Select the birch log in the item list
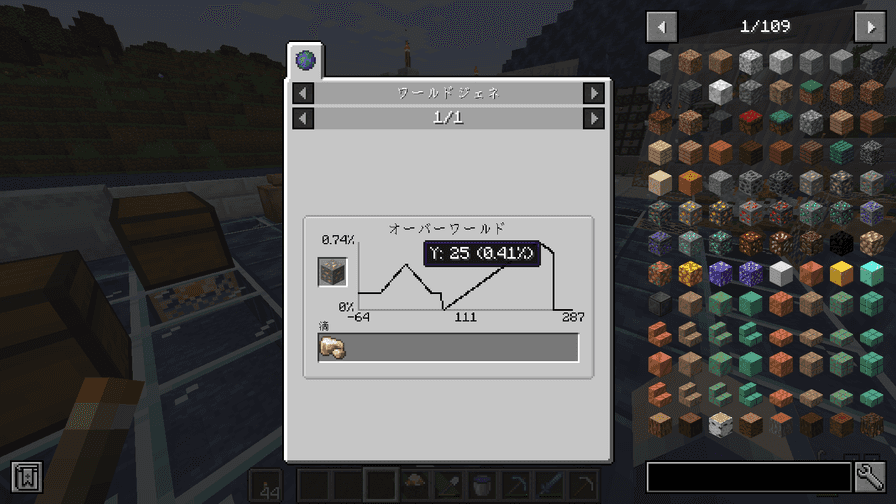Image resolution: width=896 pixels, height=504 pixels. point(720,423)
